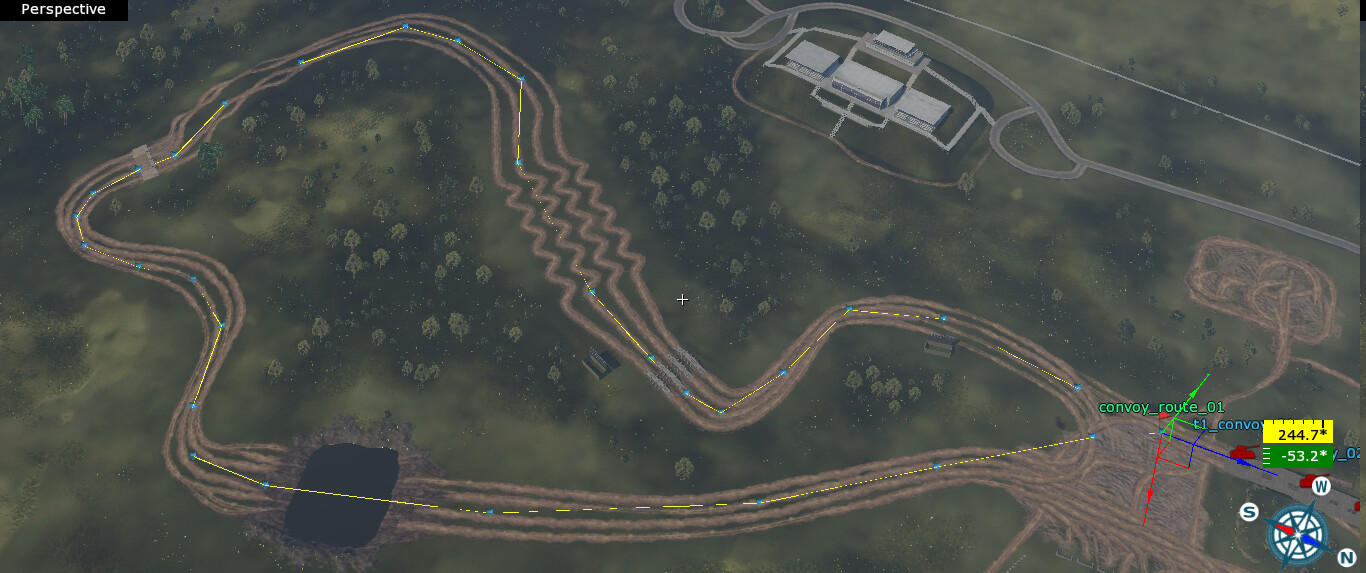Select the N direction marker on compass

tap(1345, 556)
